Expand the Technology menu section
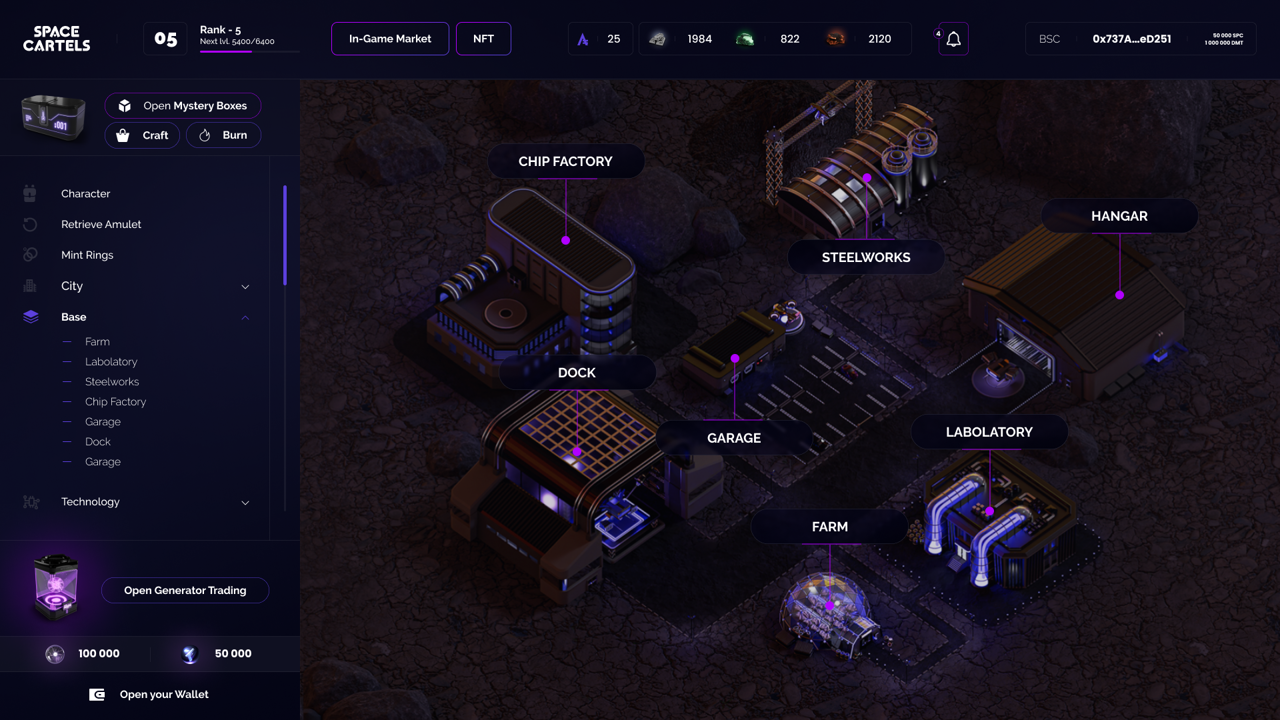The width and height of the screenshot is (1280, 720). 245,502
